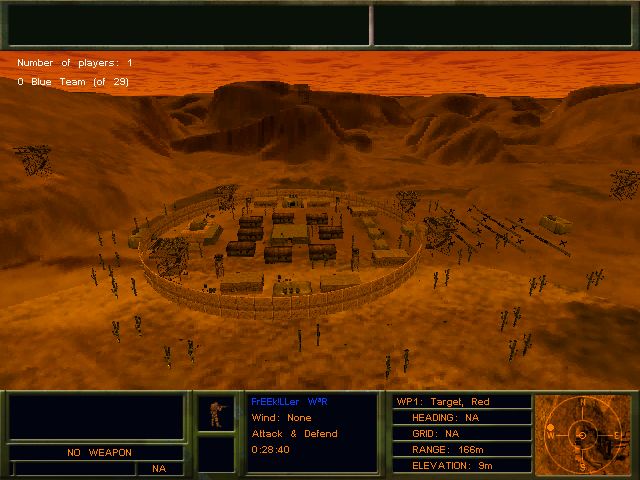
Task: Click the NO WEAPON slot
Action: (98, 452)
